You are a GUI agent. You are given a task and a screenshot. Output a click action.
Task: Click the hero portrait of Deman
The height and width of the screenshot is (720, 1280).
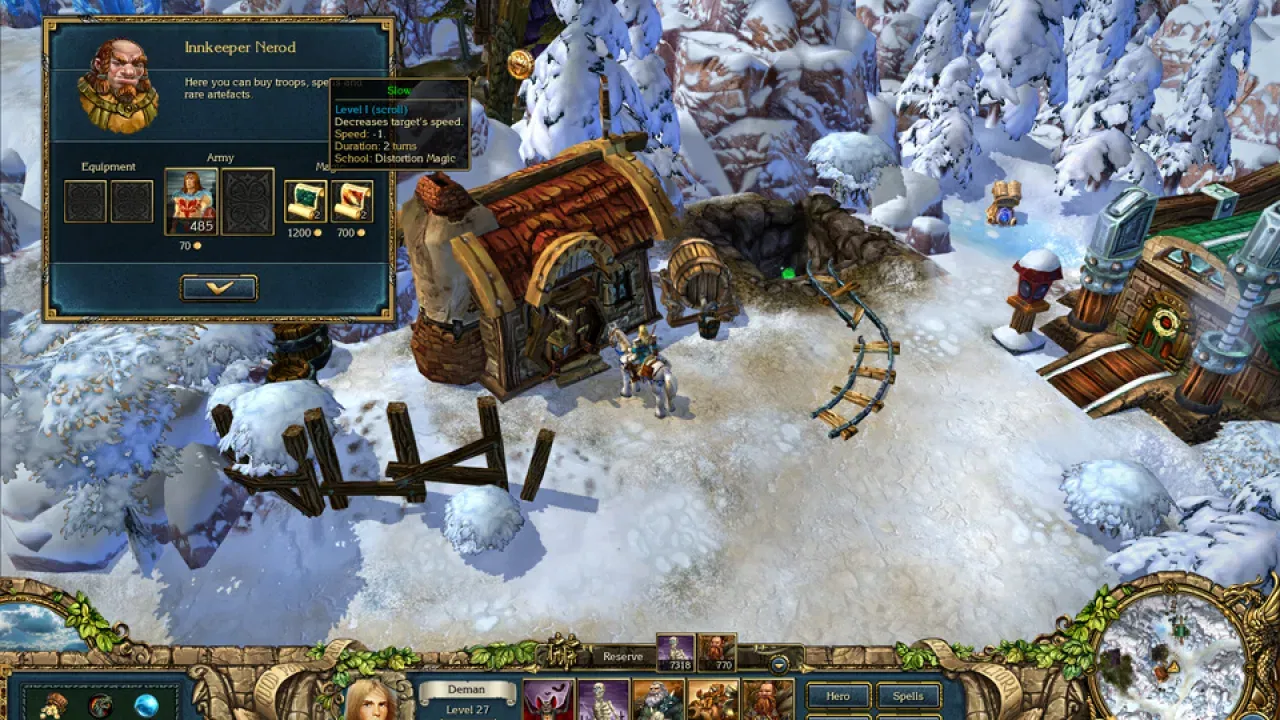[x=372, y=700]
